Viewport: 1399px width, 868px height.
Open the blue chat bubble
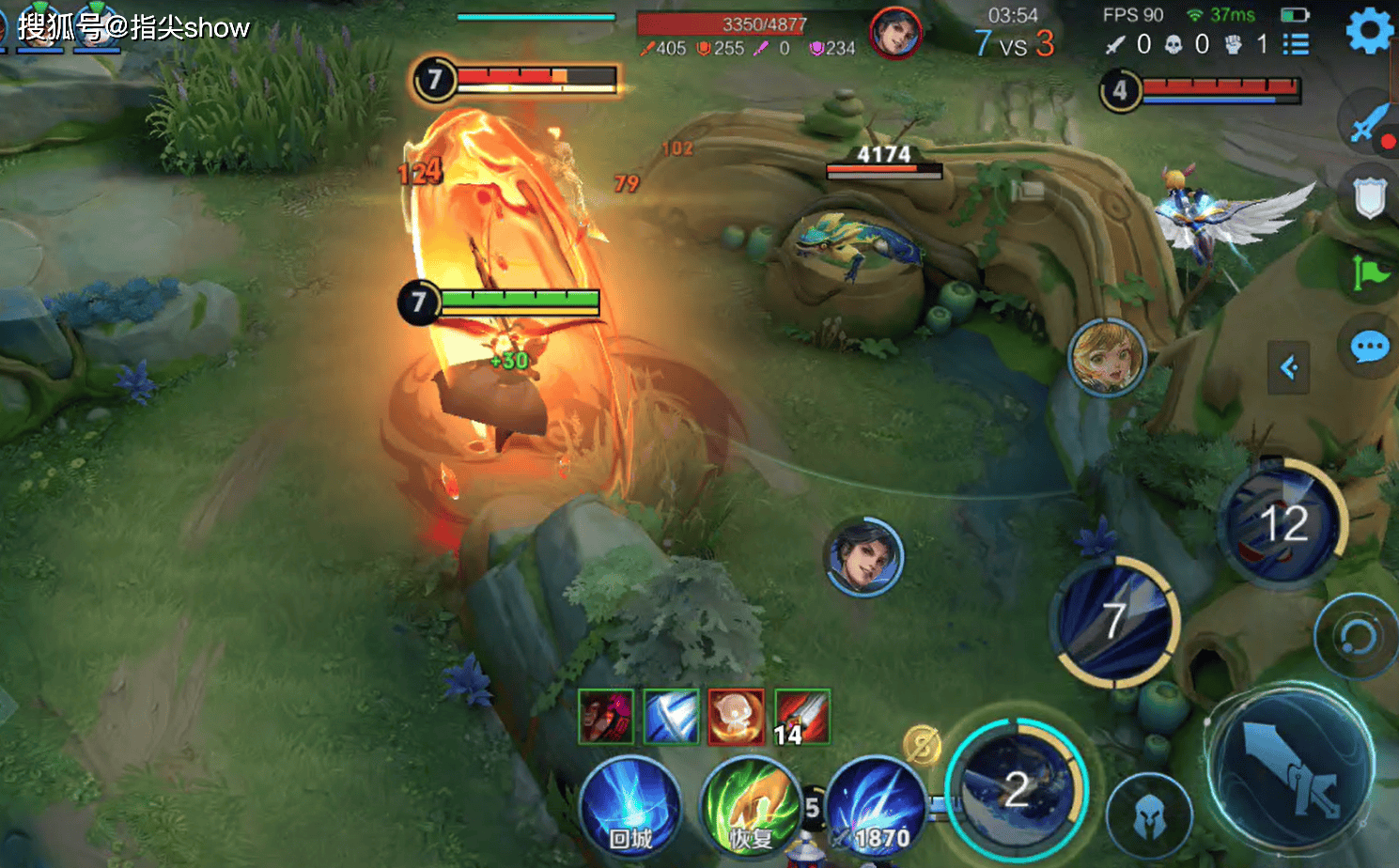point(1369,348)
